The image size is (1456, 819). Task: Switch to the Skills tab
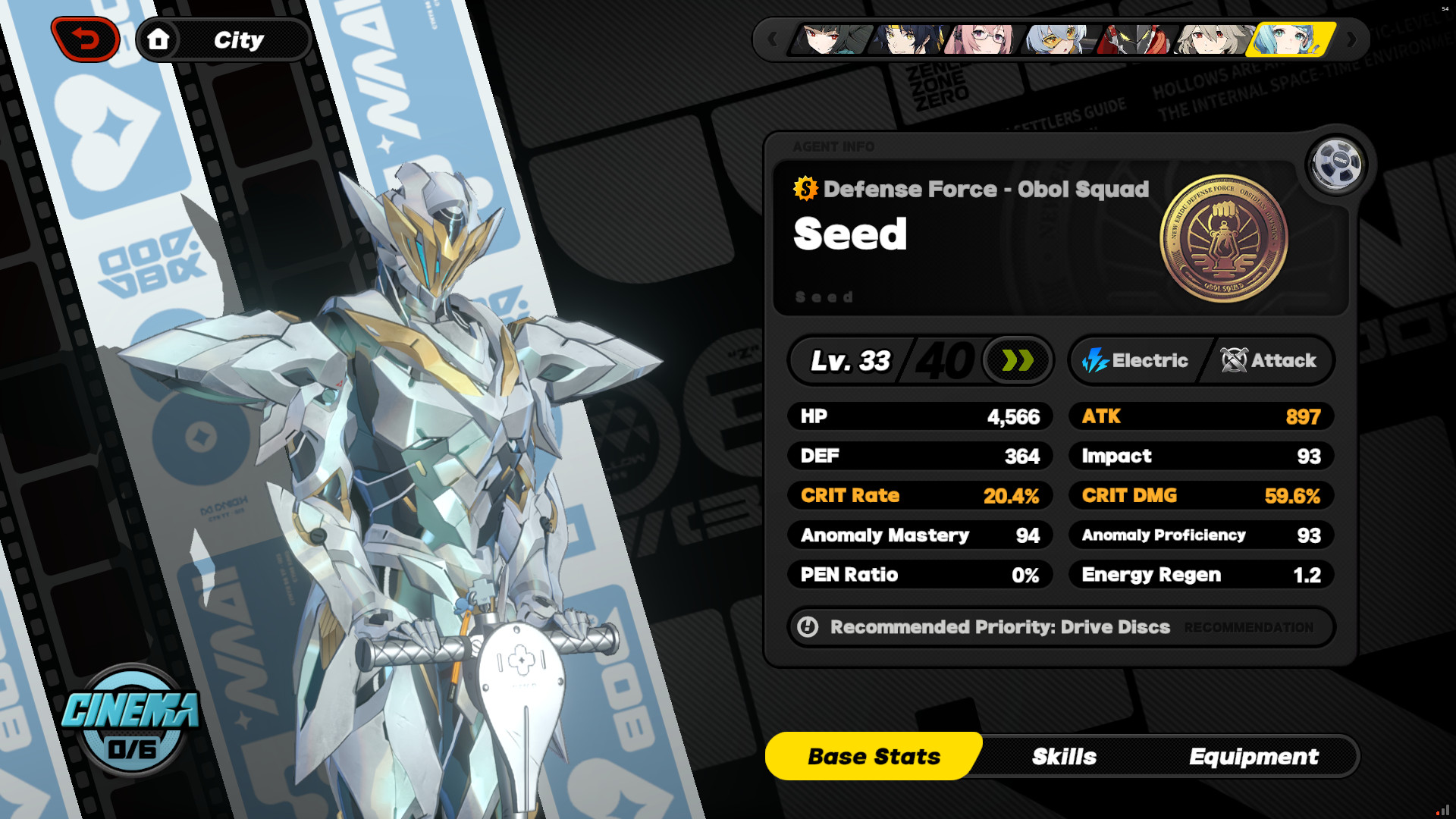tap(1064, 756)
